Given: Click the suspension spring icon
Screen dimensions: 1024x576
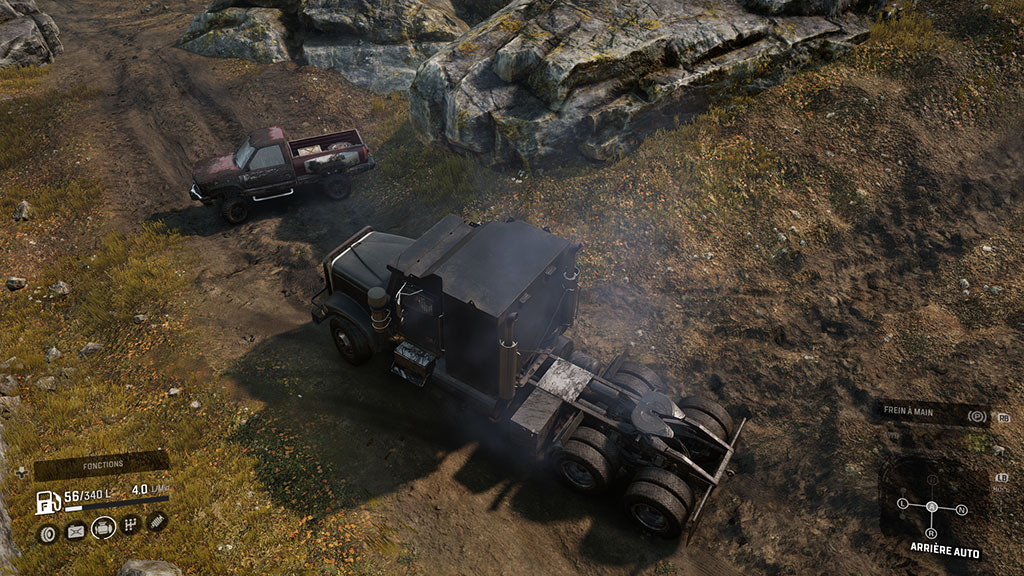Looking at the screenshot, I should click(157, 521).
